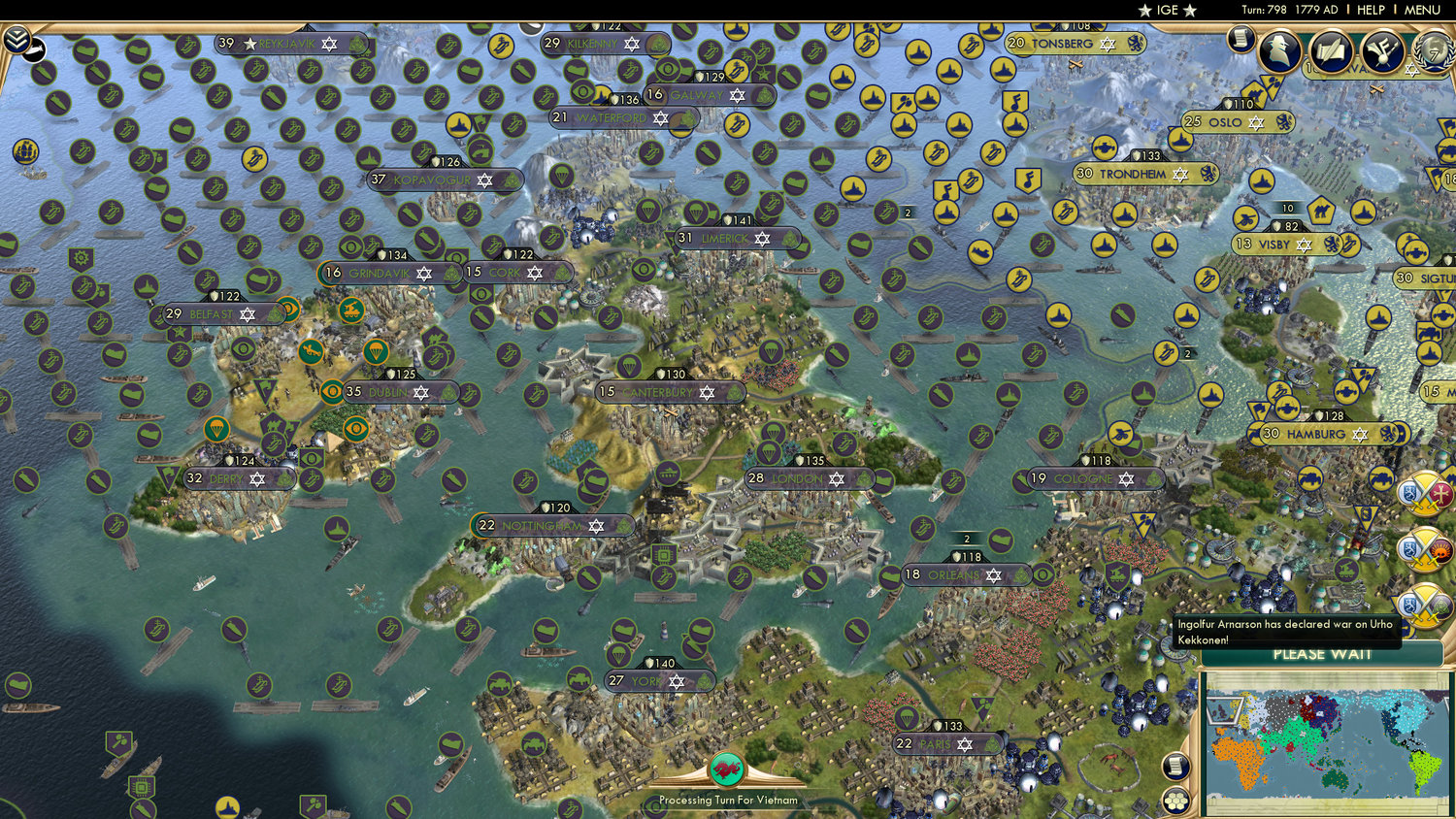Open the Espionage overview spy icon
This screenshot has height=819, width=1456.
[1279, 50]
